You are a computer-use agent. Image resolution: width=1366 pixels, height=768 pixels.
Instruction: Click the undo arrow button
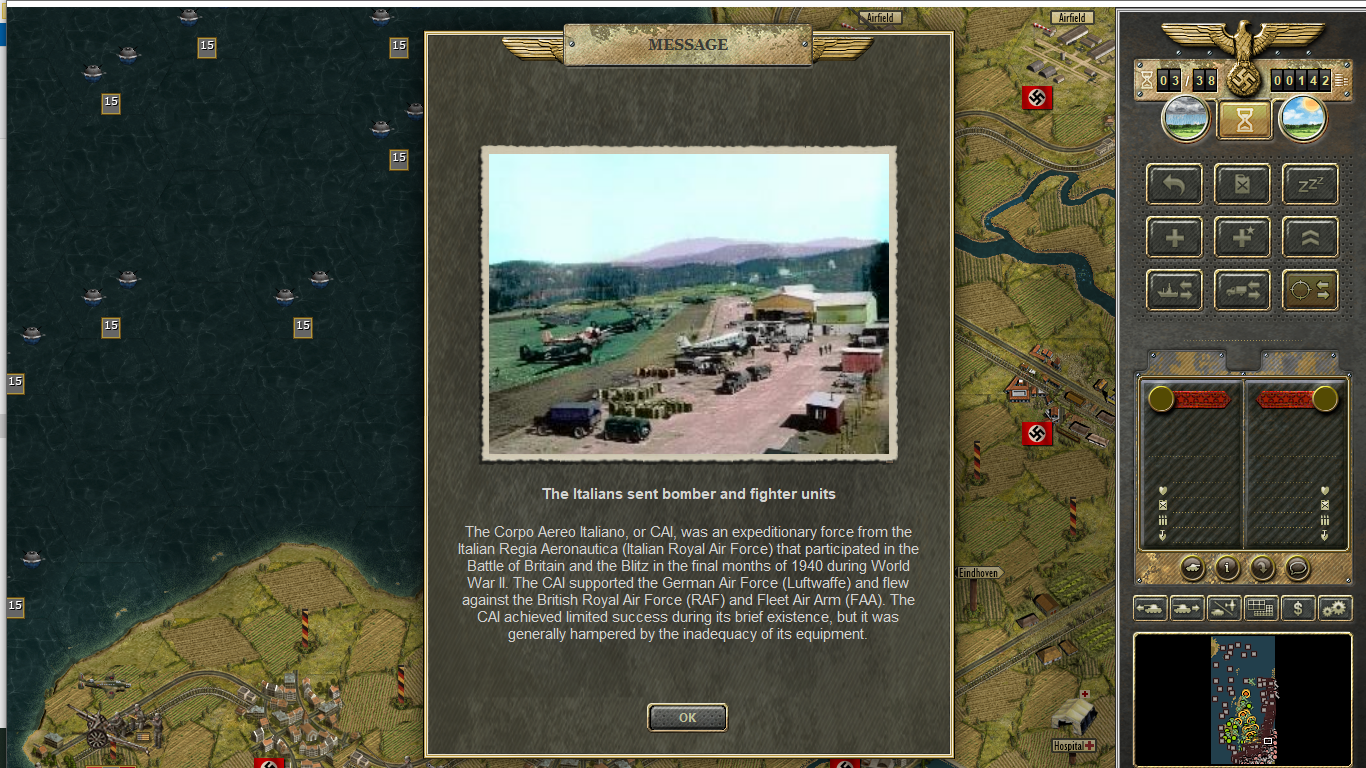pos(1174,185)
